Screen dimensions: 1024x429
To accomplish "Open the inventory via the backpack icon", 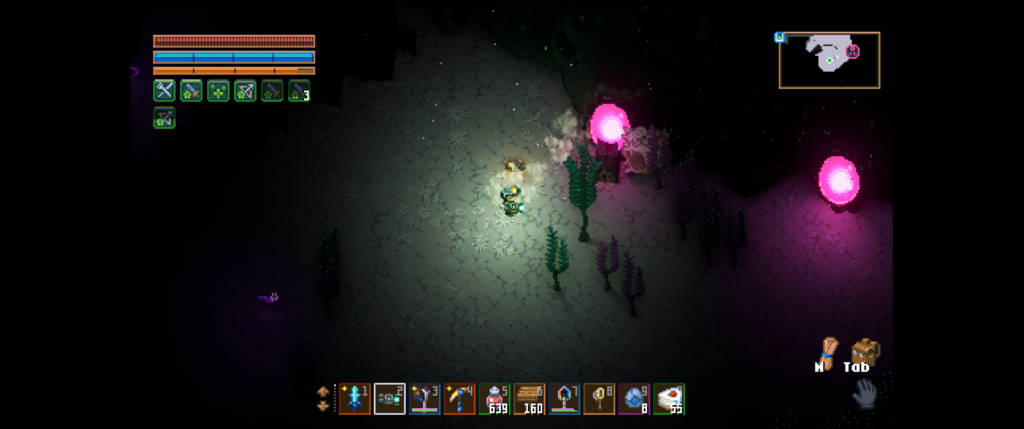I will pyautogui.click(x=863, y=351).
